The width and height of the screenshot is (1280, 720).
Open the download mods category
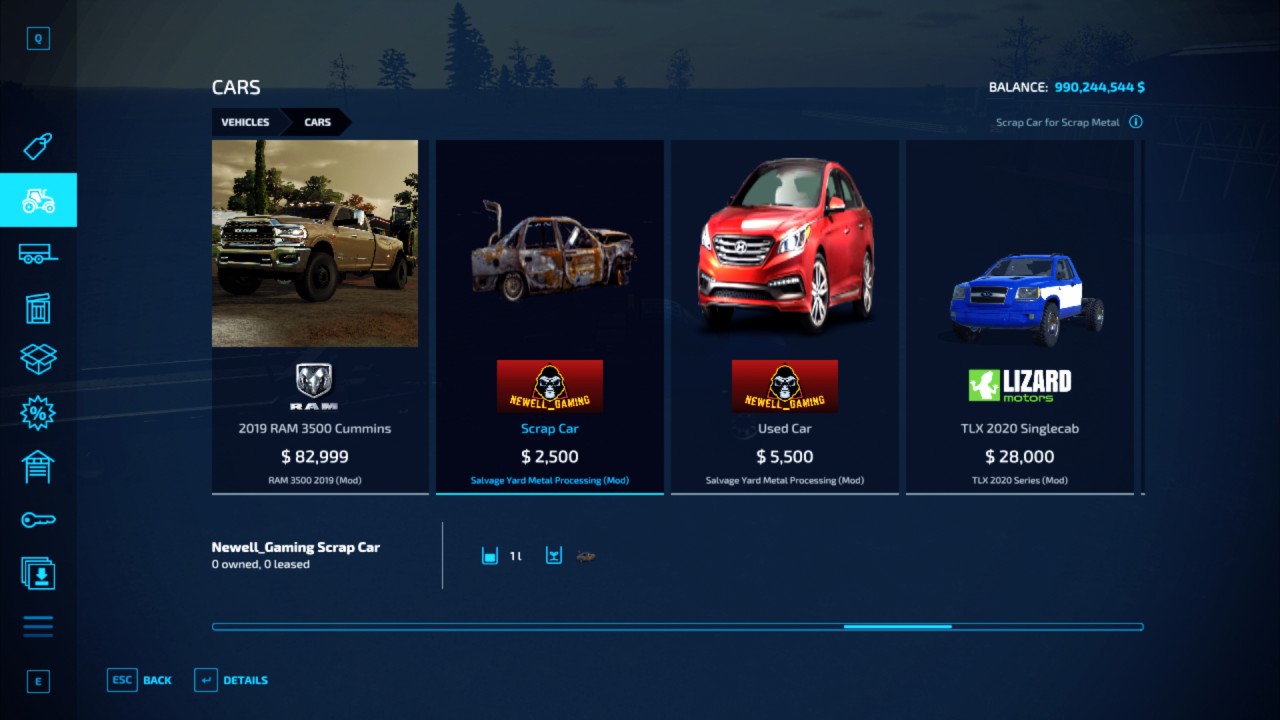click(x=38, y=573)
